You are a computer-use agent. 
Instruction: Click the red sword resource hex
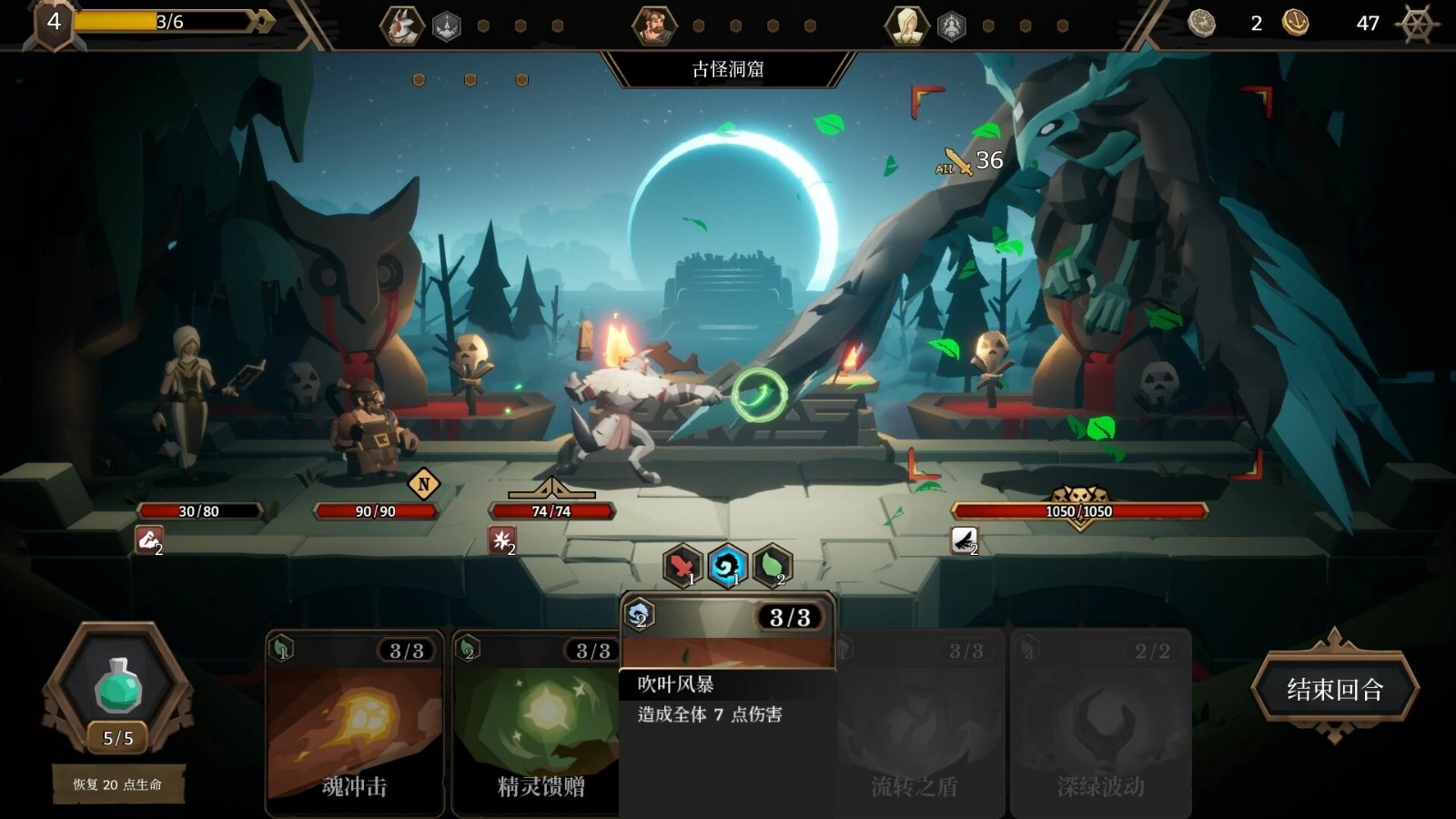(x=681, y=566)
